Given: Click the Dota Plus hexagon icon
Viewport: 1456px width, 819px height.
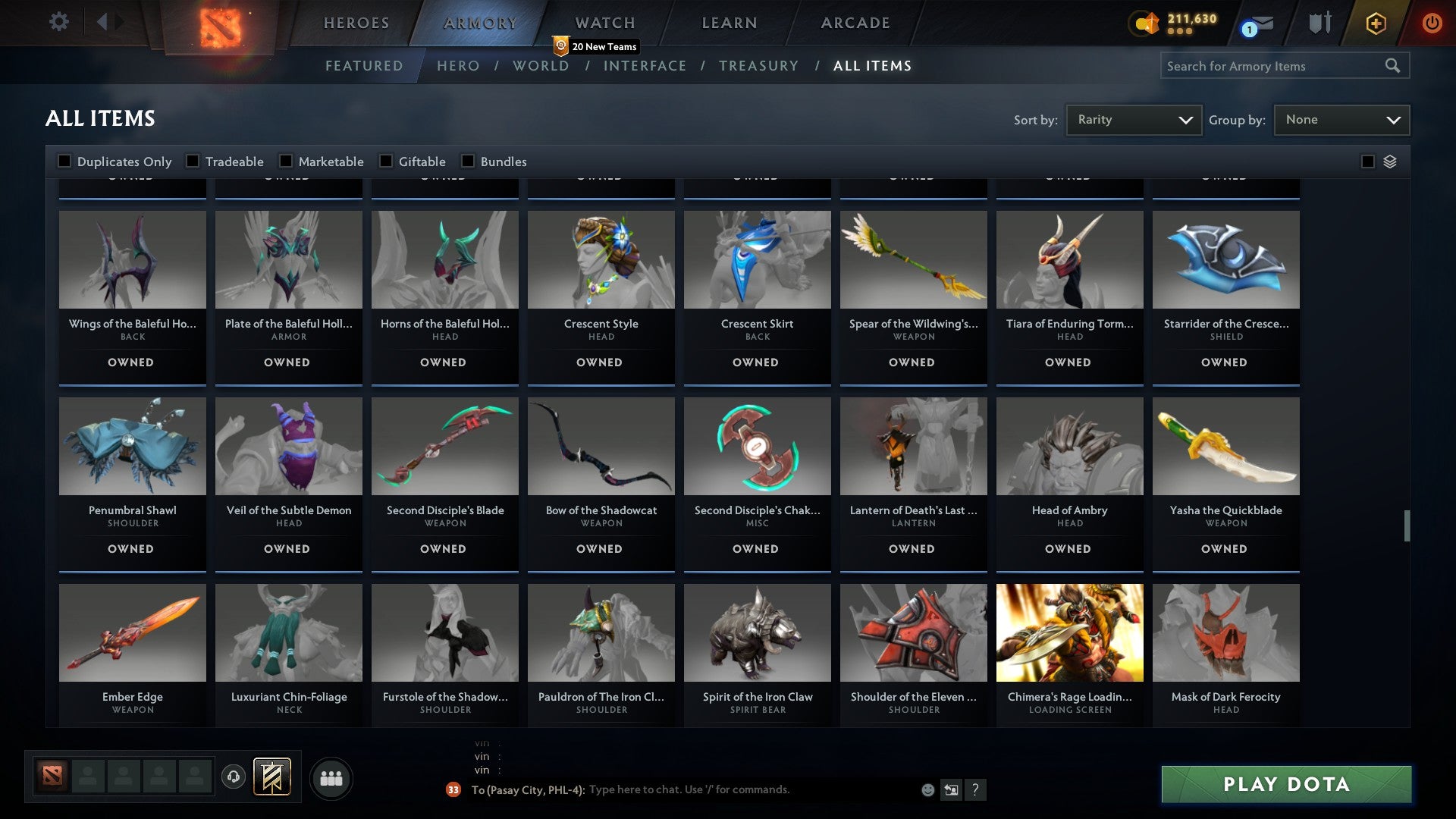Looking at the screenshot, I should [x=1375, y=23].
